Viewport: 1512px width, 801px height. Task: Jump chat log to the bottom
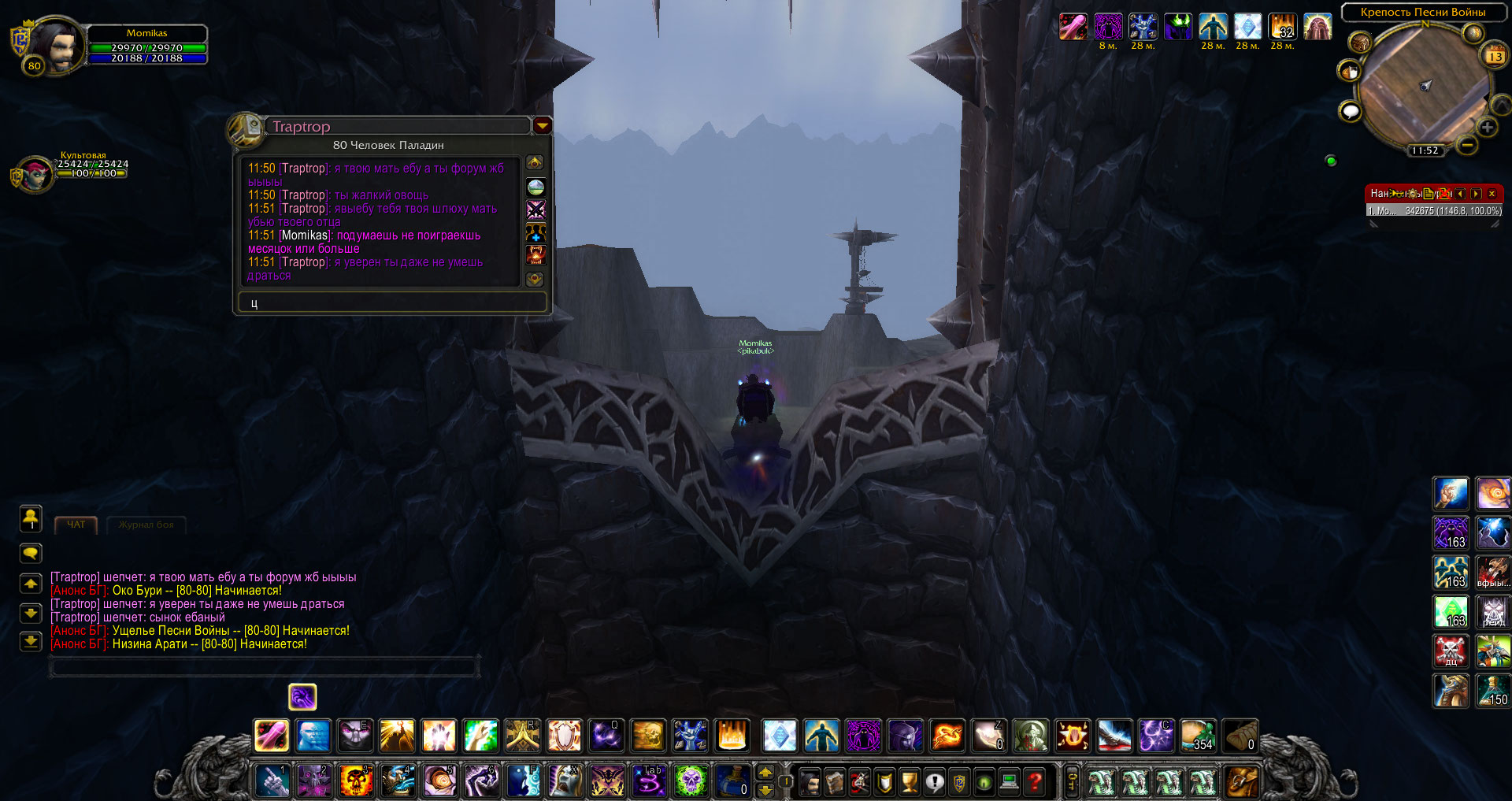click(x=31, y=641)
